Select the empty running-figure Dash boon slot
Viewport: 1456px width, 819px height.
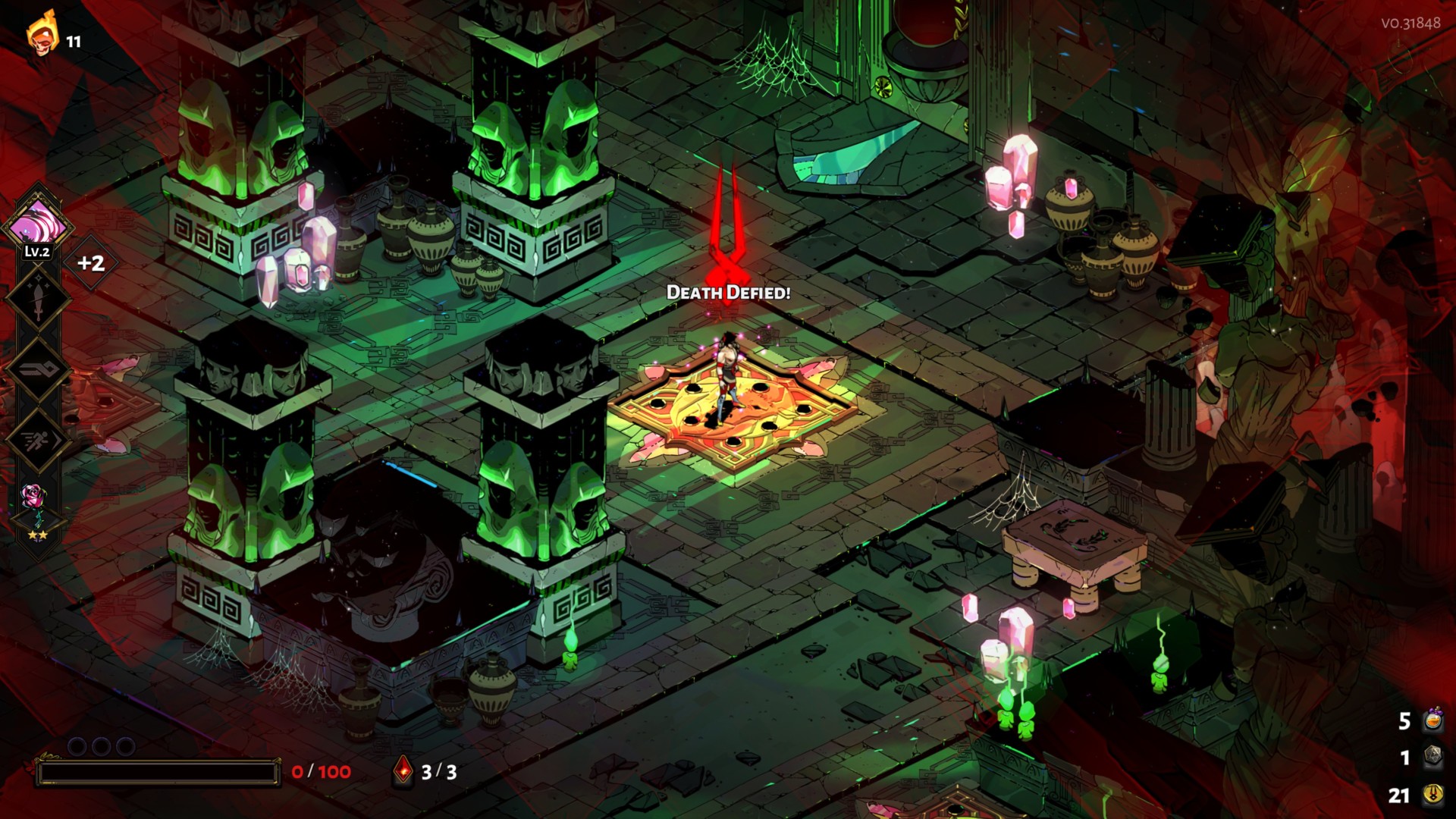pos(38,440)
